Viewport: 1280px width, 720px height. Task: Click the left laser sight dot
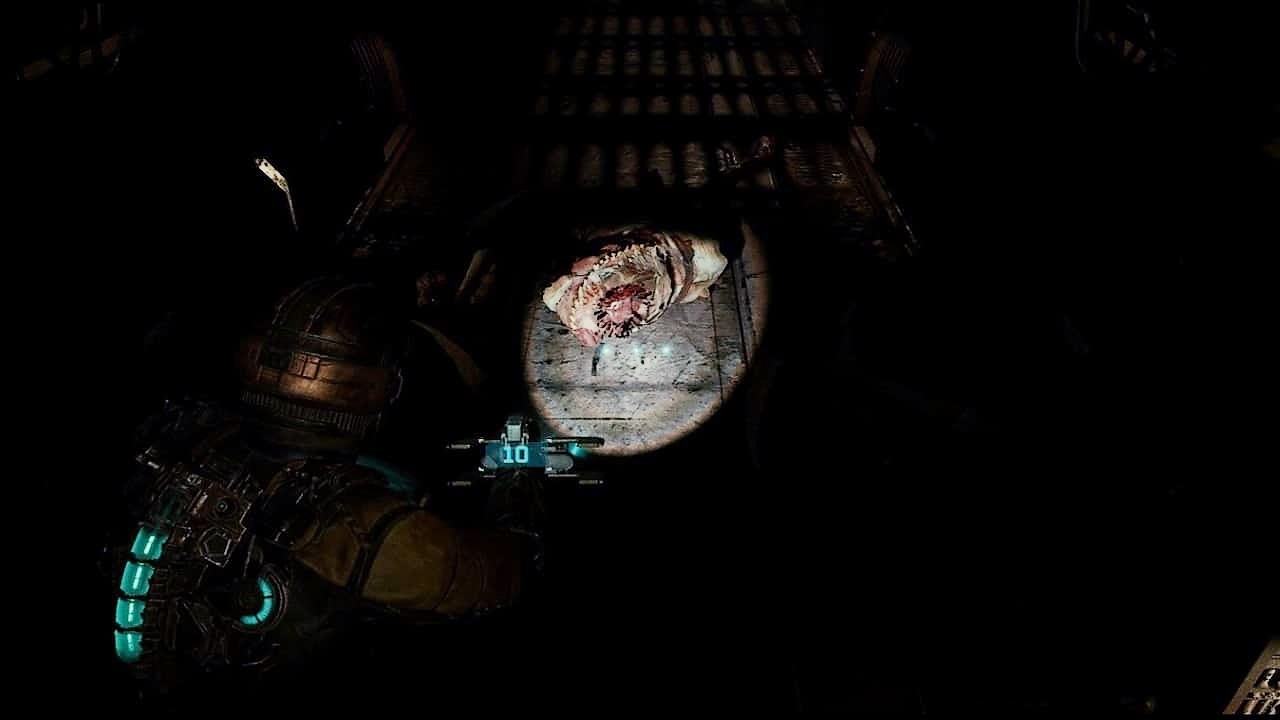click(606, 350)
